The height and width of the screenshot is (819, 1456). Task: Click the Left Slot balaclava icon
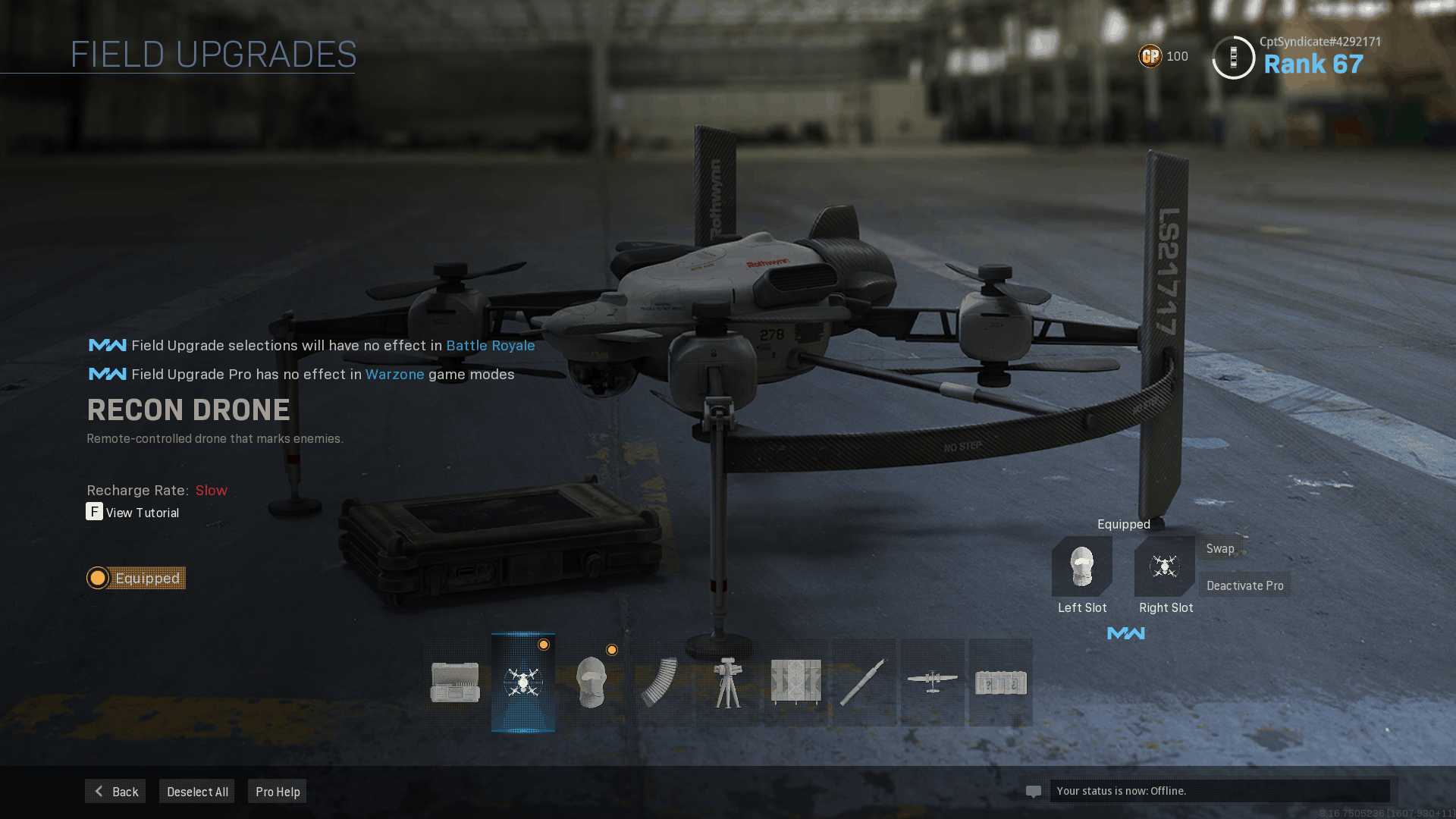click(1082, 566)
